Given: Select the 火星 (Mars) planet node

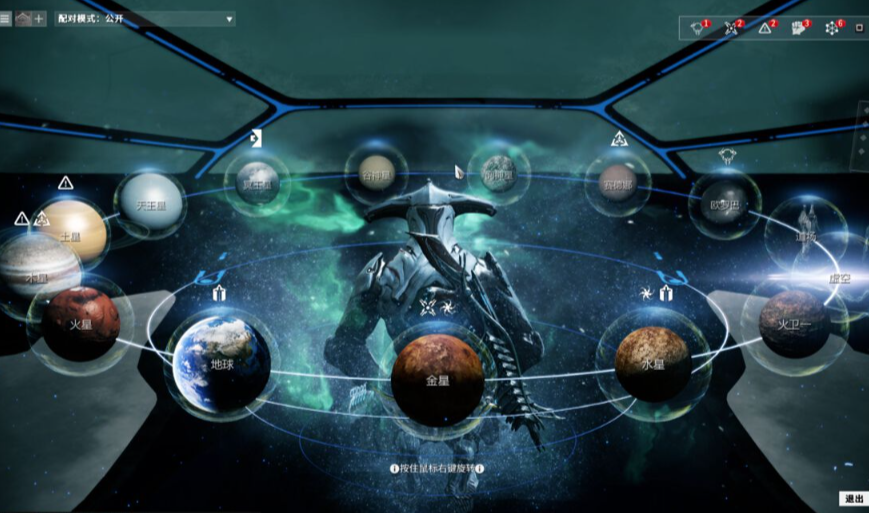Looking at the screenshot, I should click(x=81, y=323).
